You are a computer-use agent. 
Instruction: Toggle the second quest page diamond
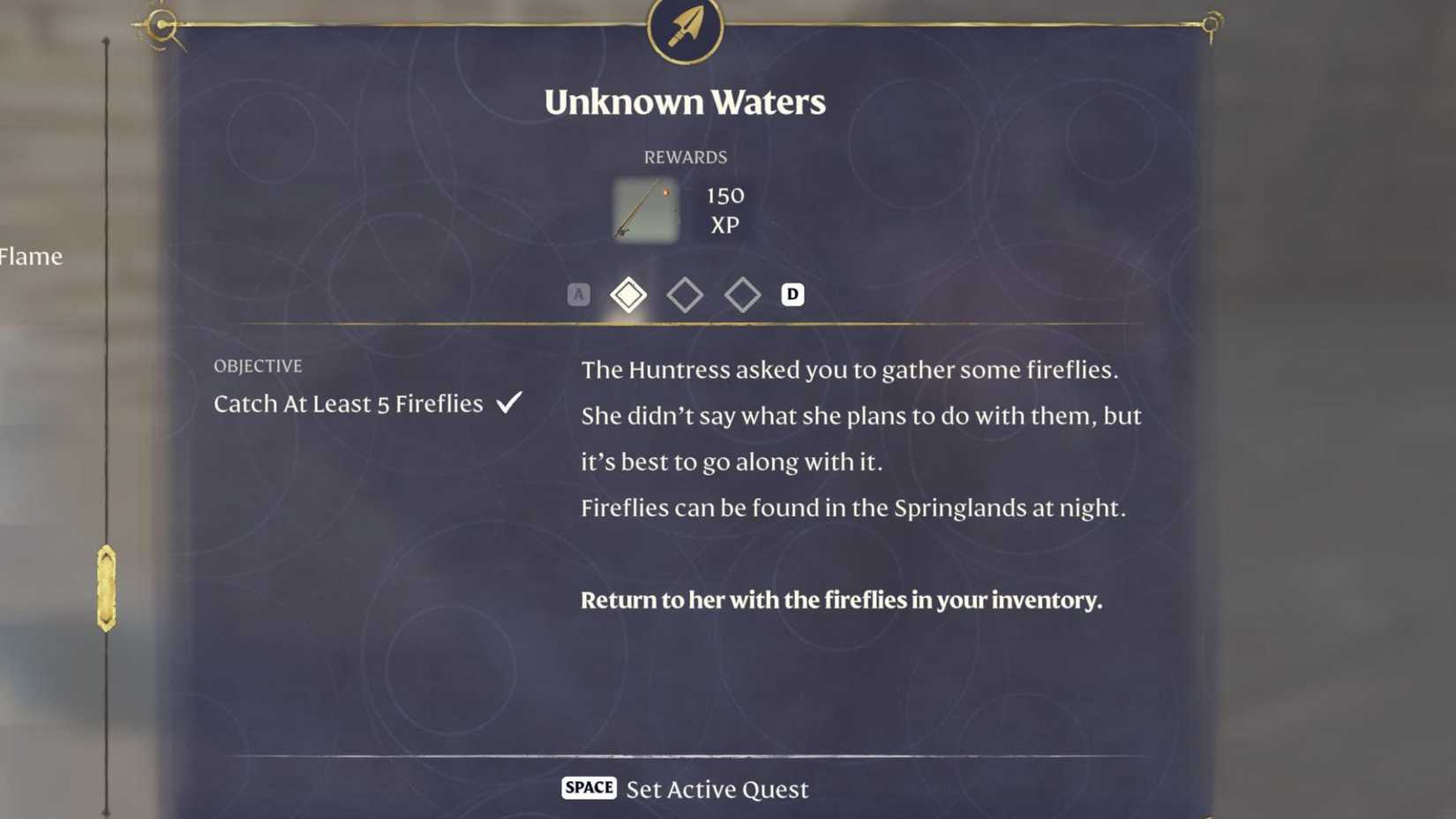(x=686, y=294)
